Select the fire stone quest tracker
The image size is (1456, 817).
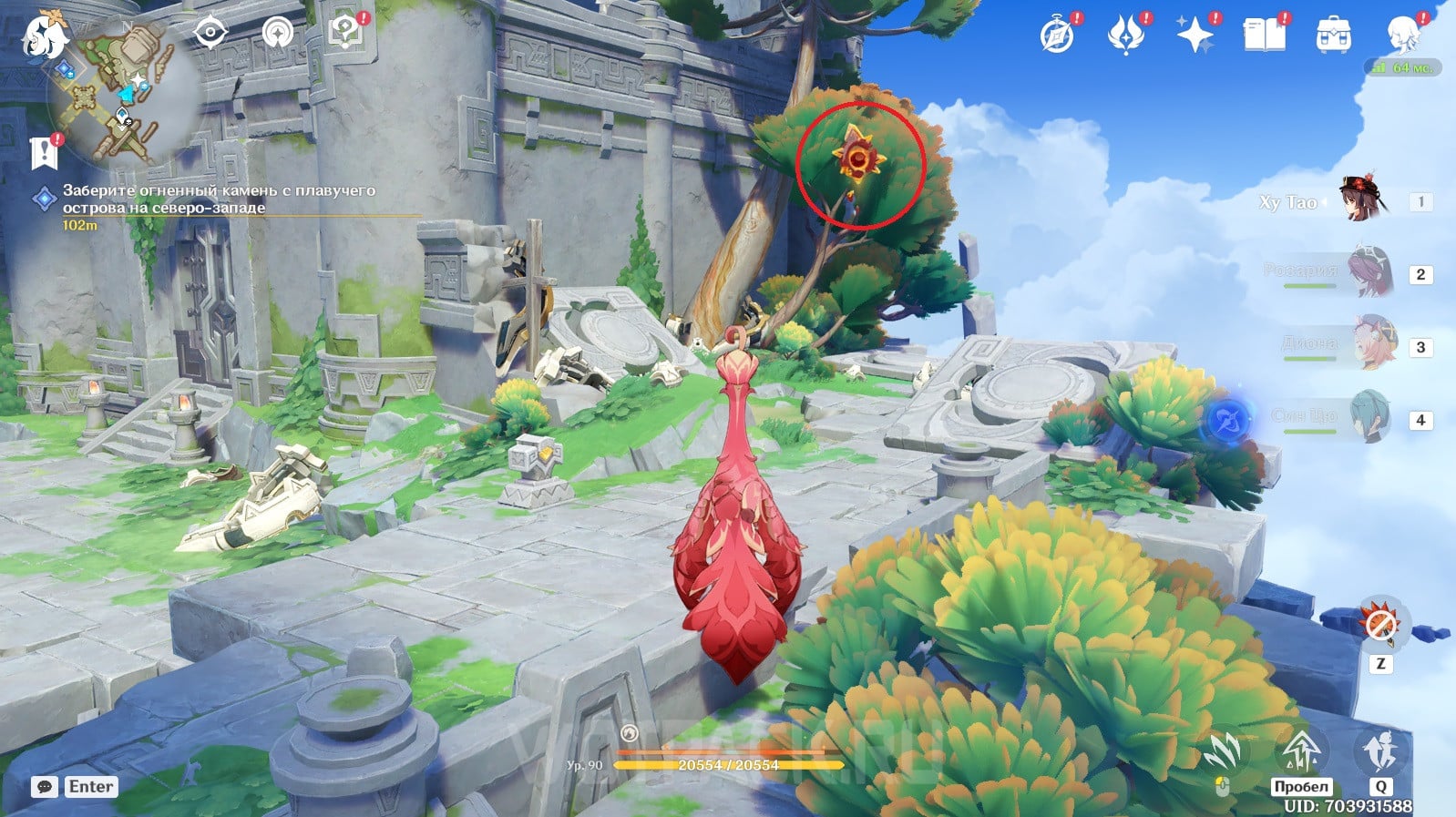point(219,199)
